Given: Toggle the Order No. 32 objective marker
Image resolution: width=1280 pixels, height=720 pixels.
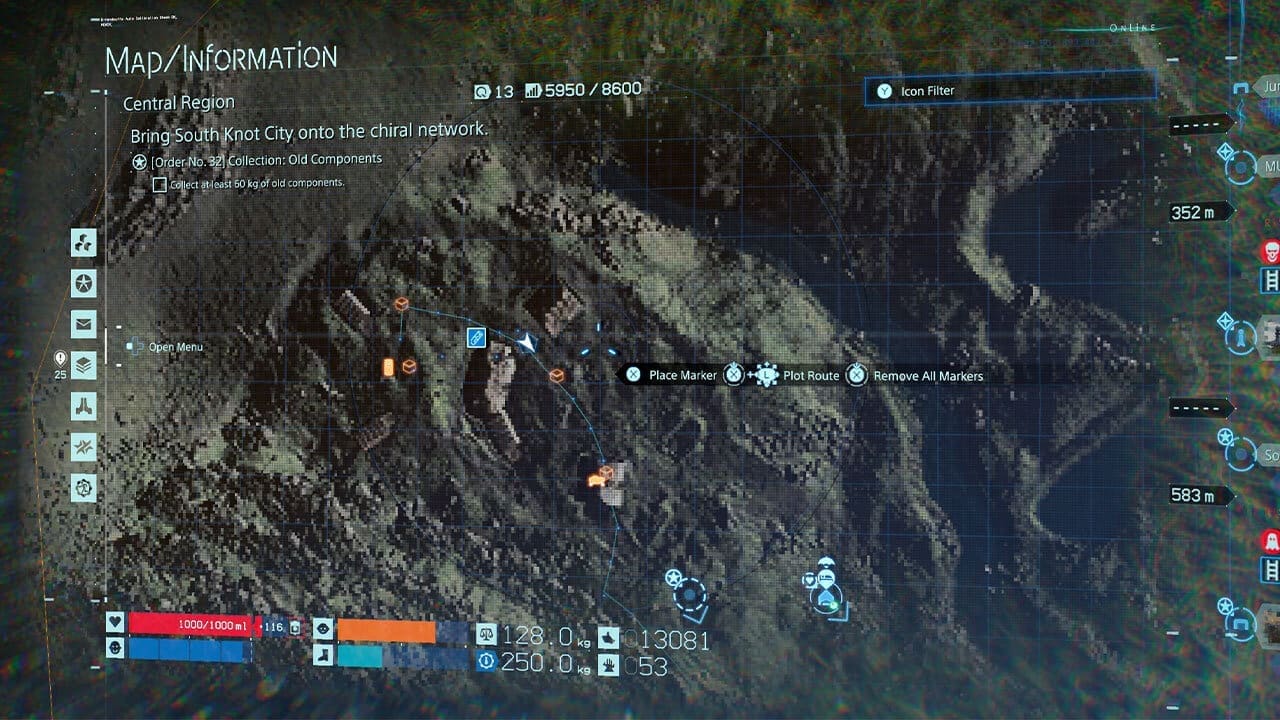Looking at the screenshot, I should point(137,158).
